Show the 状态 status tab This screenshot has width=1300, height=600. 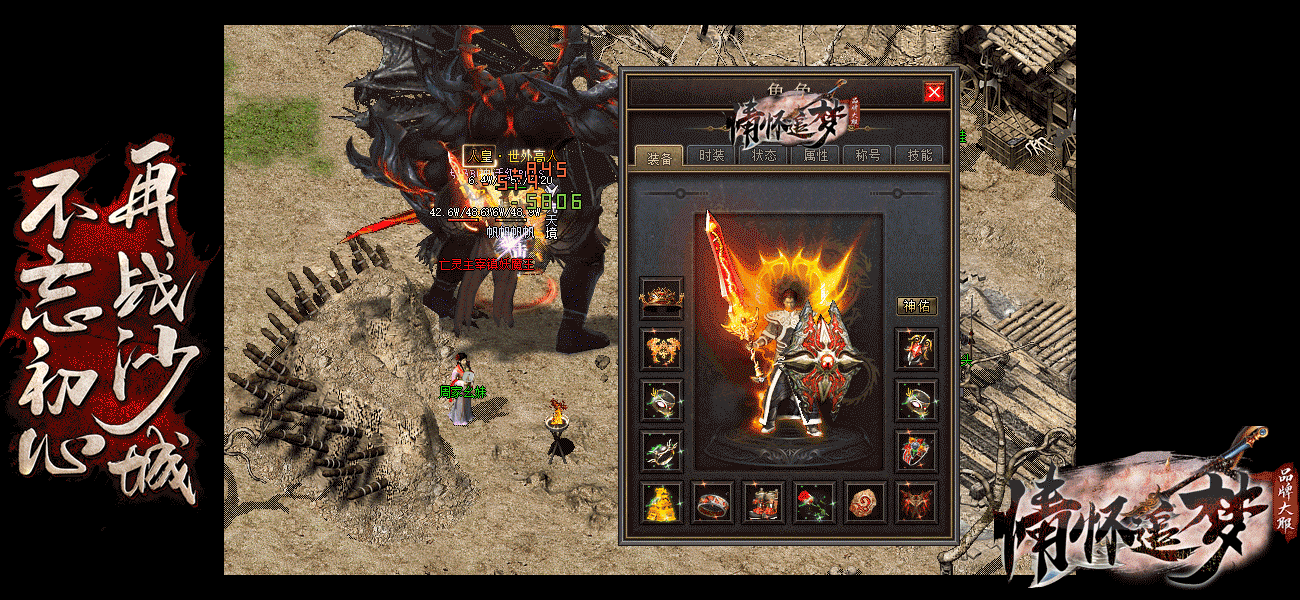tap(764, 155)
